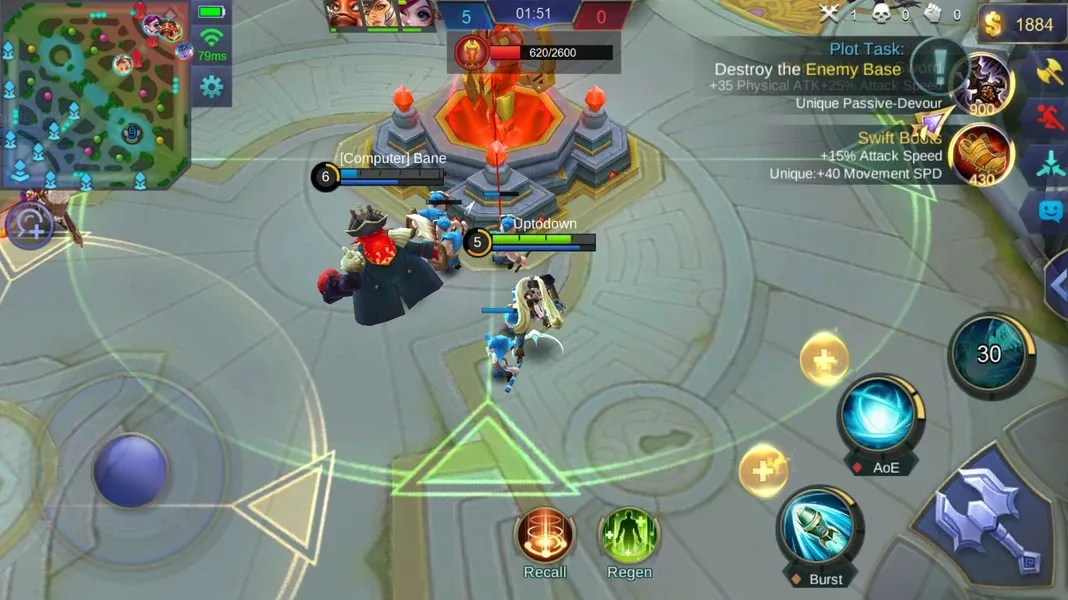Screen dimensions: 1068x600
Task: Open settings with the gear icon
Action: click(211, 87)
